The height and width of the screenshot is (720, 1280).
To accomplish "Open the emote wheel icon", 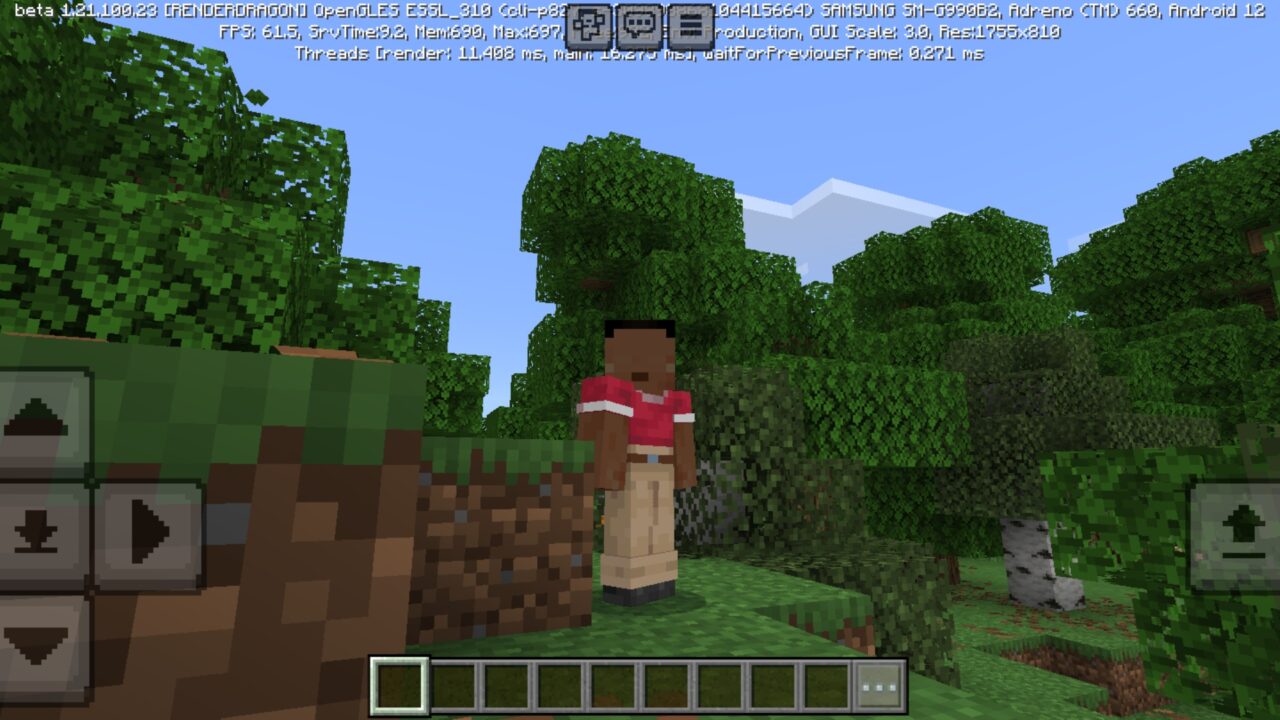I will [589, 27].
